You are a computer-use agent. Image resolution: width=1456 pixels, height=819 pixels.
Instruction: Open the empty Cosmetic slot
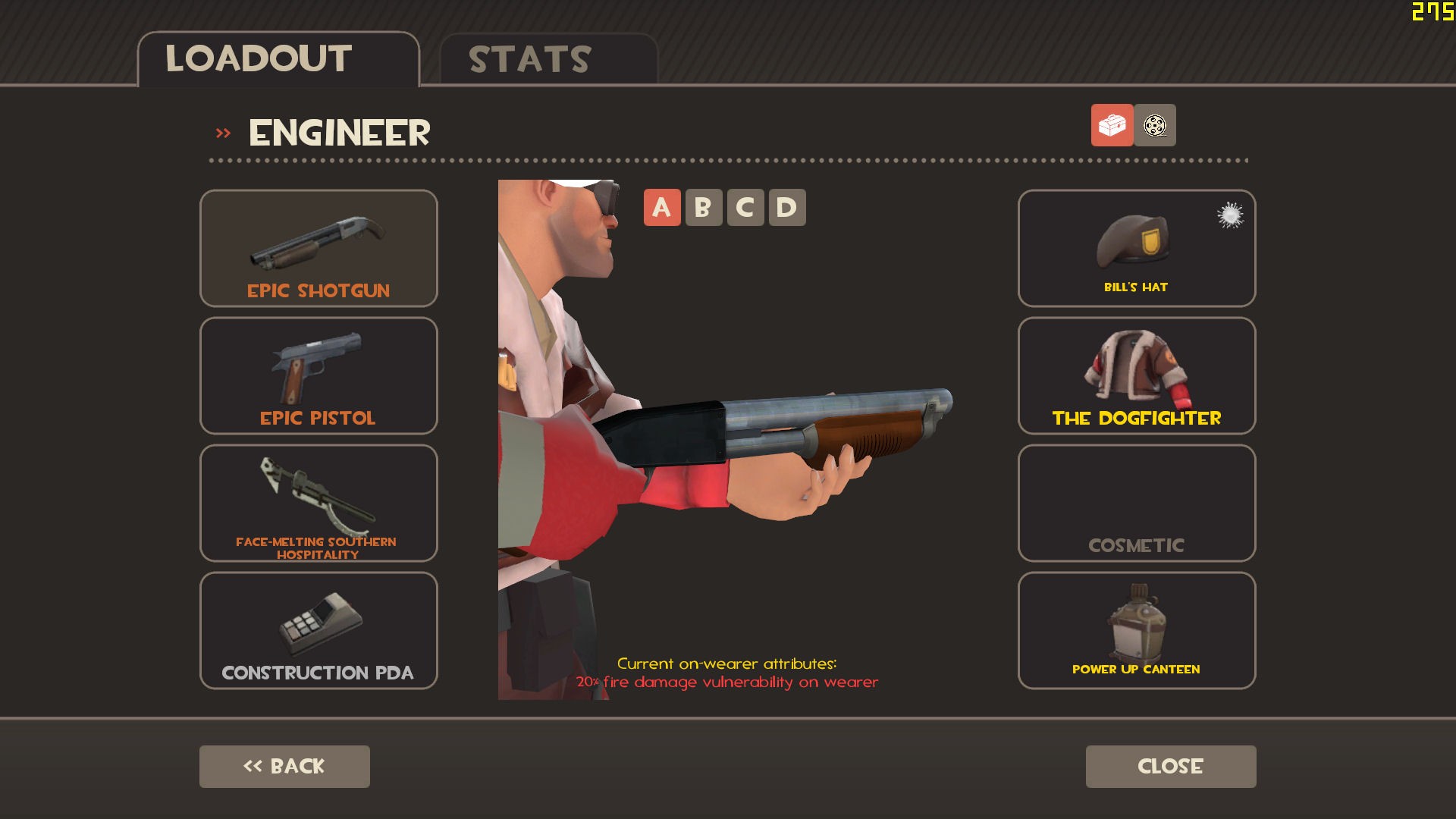click(x=1135, y=502)
